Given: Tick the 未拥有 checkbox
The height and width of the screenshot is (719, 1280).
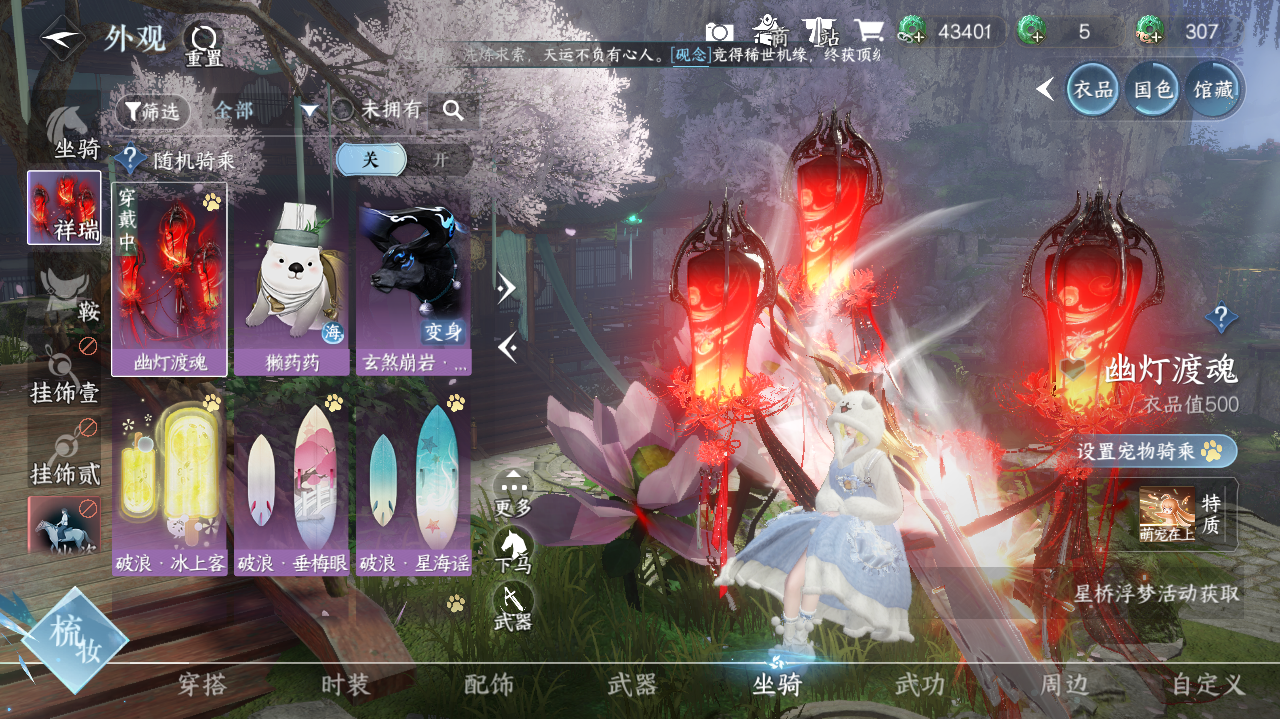Looking at the screenshot, I should click(343, 110).
